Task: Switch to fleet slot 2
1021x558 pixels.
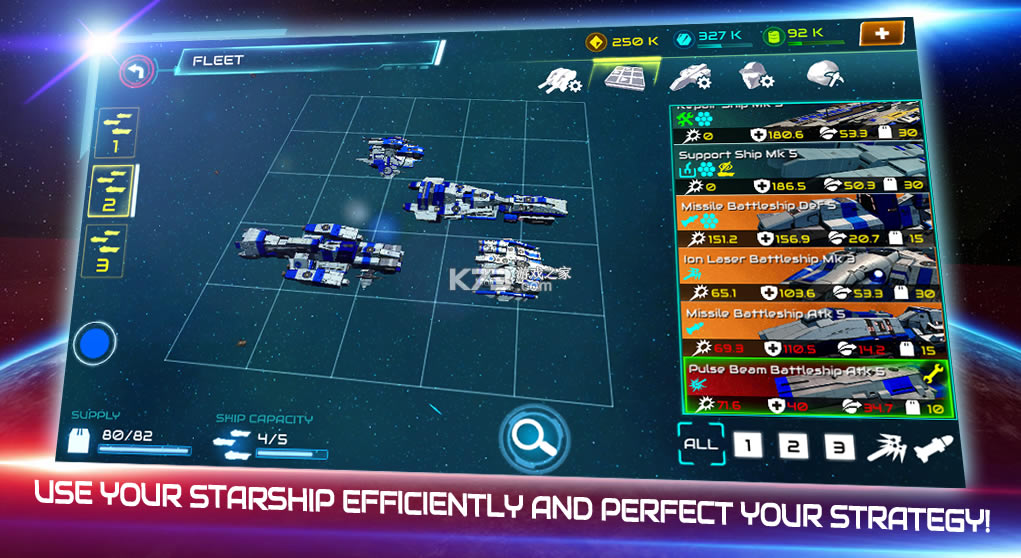Action: pyautogui.click(x=112, y=190)
